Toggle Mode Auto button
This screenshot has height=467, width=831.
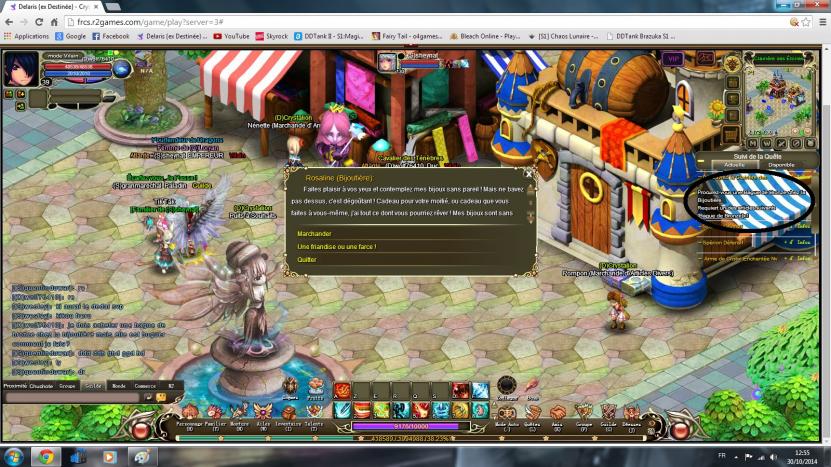pos(507,414)
